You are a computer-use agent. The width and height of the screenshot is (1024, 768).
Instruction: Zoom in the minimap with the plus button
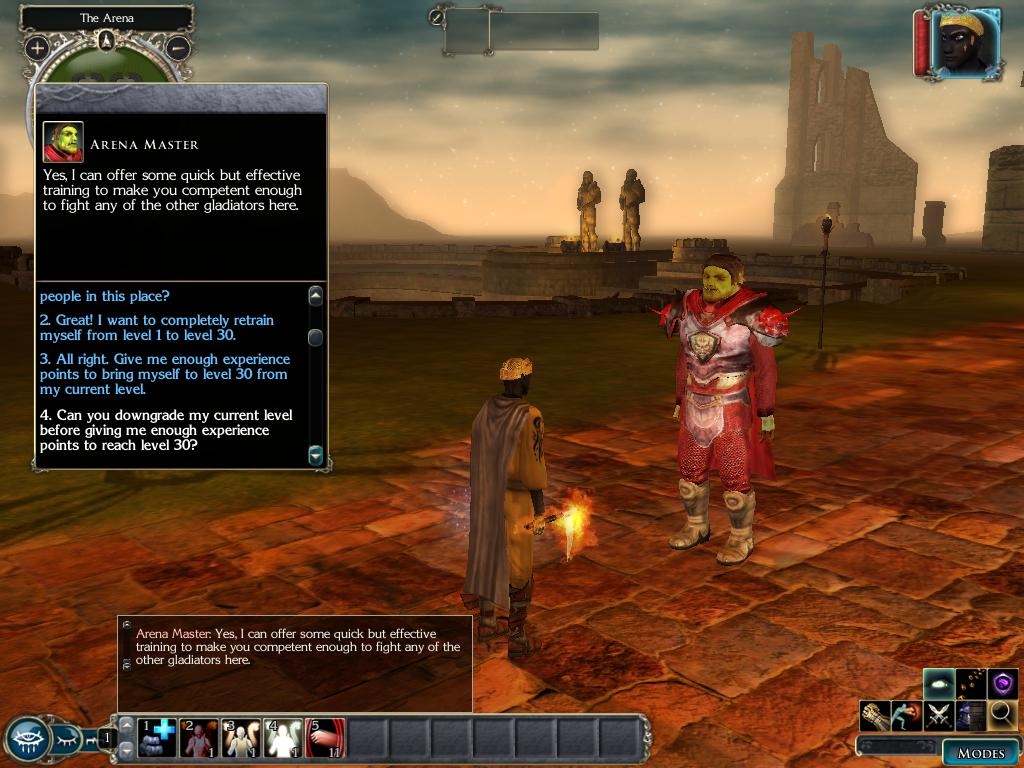37,47
